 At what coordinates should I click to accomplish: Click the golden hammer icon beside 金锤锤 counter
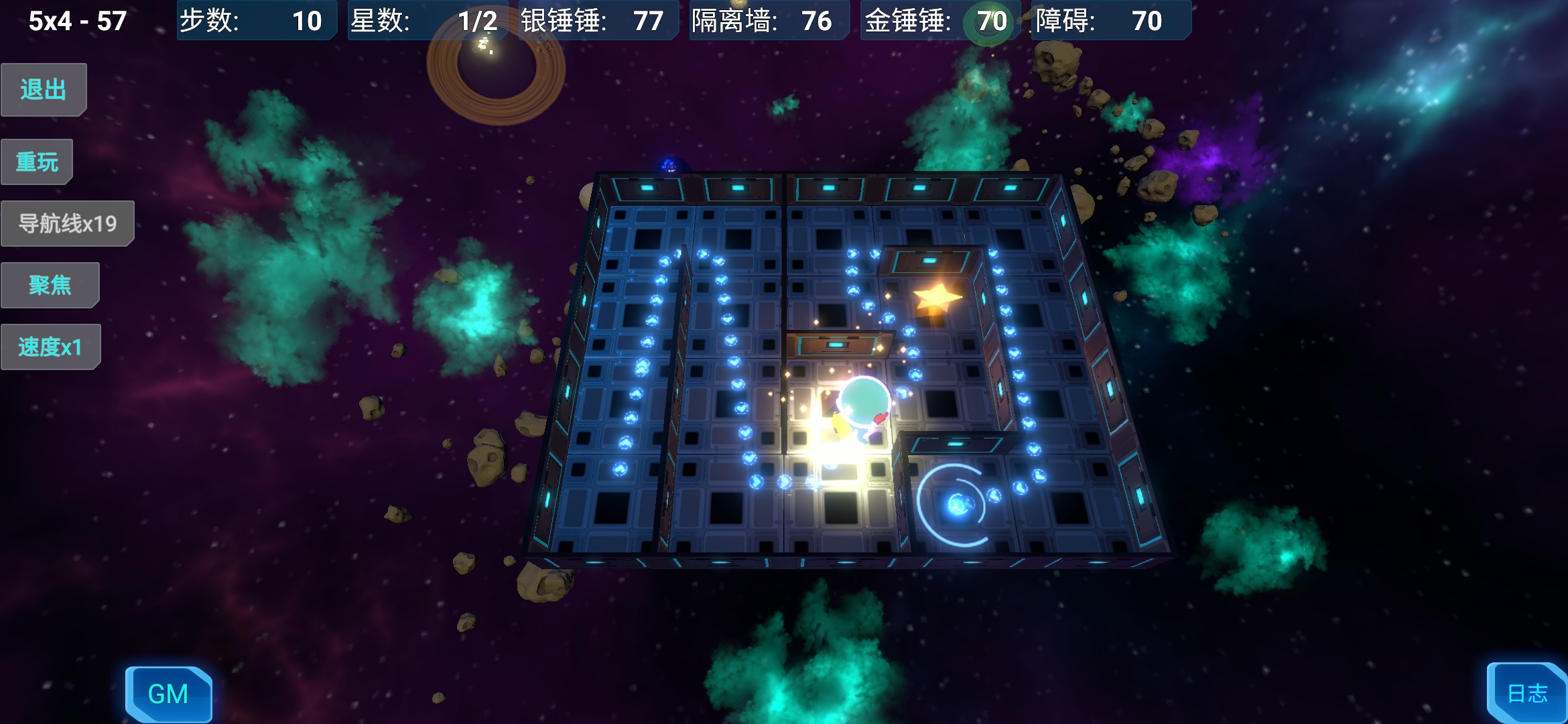tap(988, 21)
